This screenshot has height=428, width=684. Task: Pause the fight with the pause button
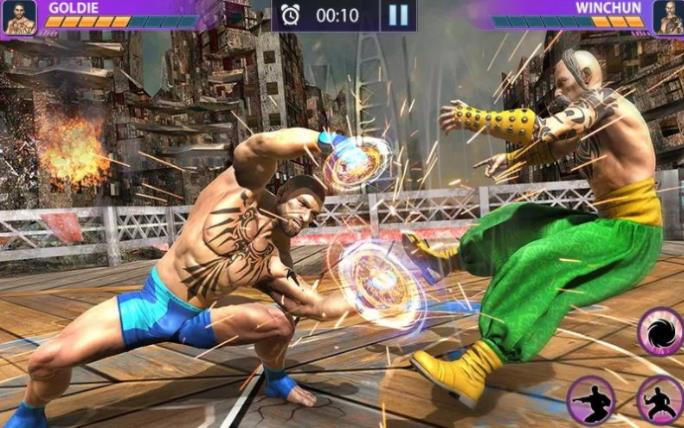click(x=398, y=15)
